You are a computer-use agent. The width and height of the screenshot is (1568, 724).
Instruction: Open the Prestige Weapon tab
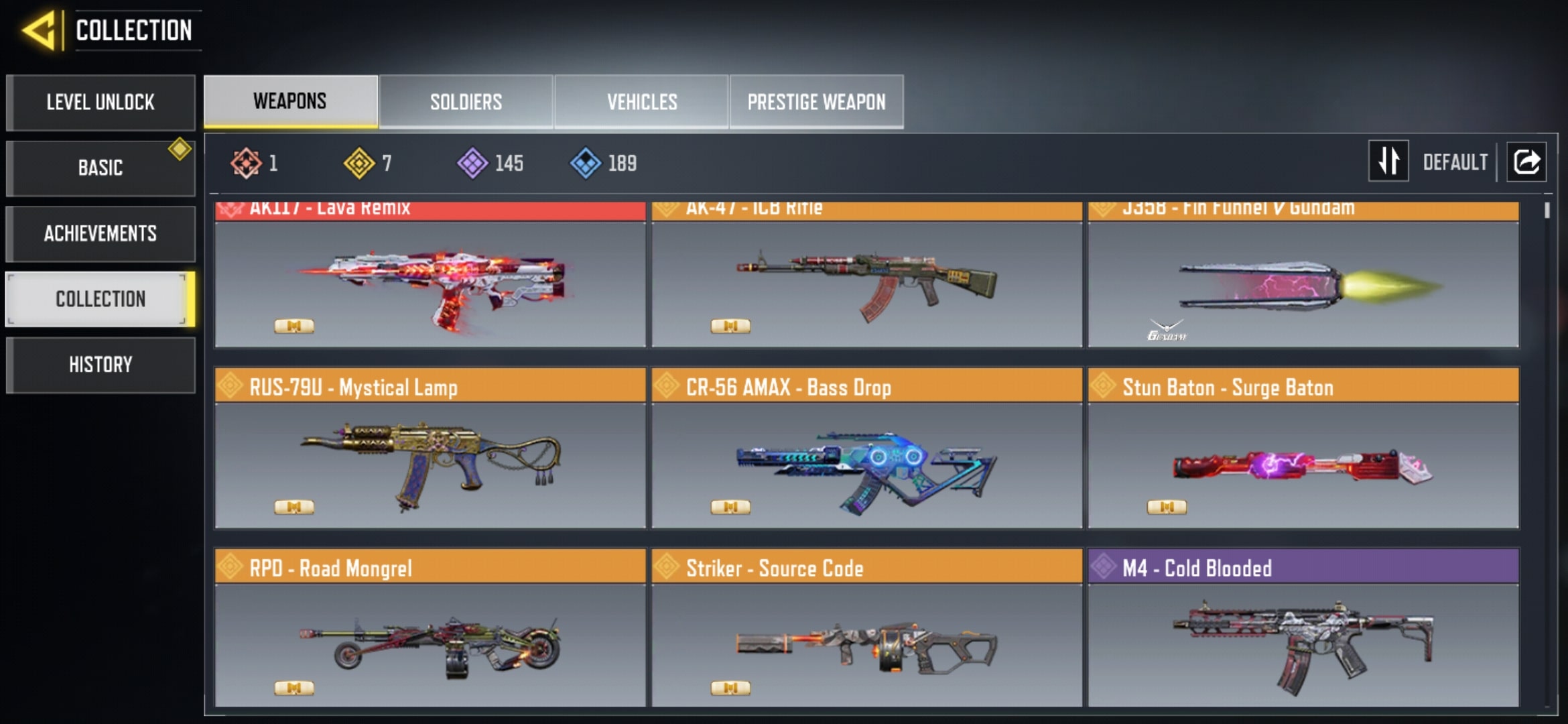[816, 102]
